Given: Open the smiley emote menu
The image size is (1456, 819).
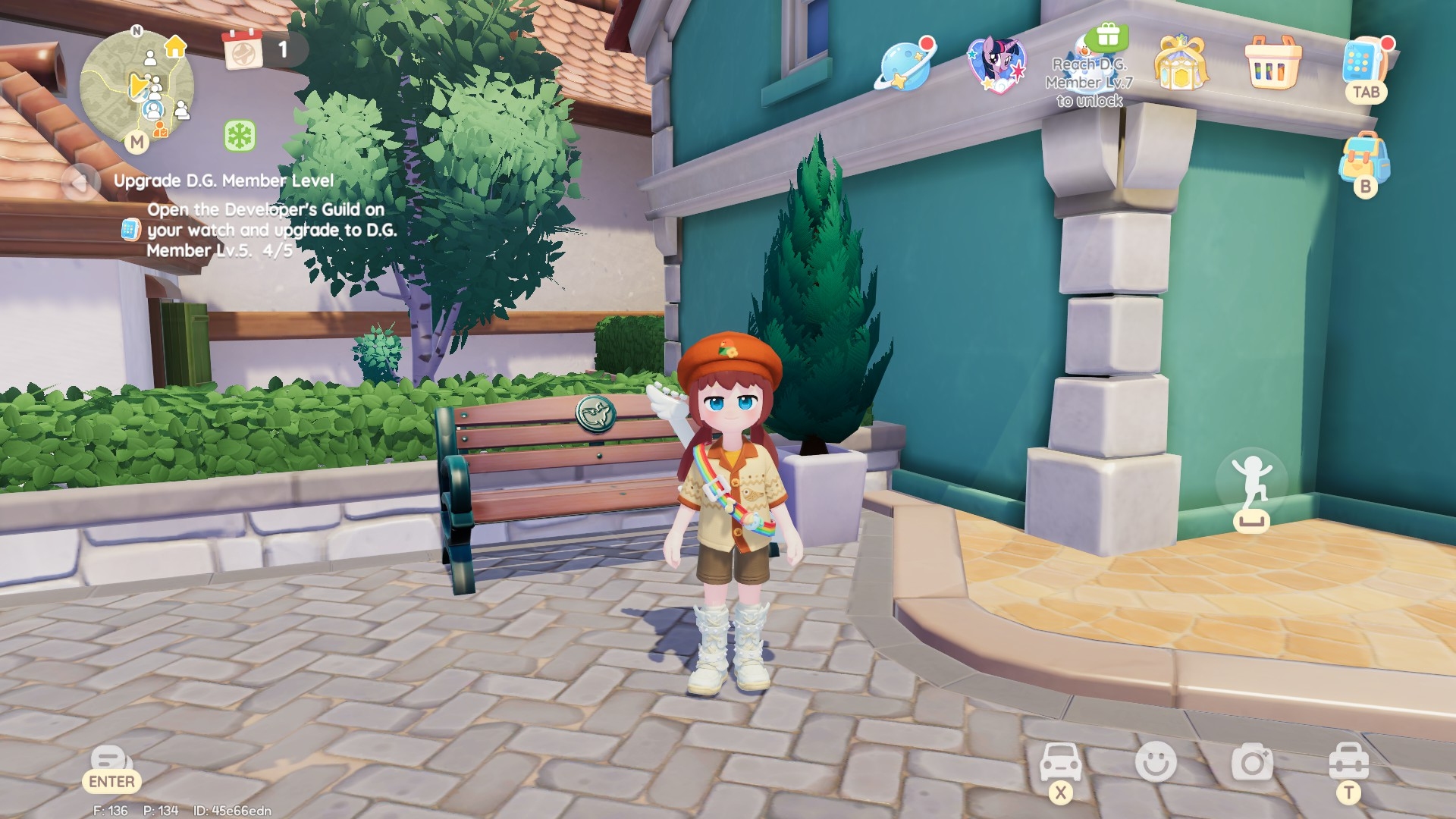Looking at the screenshot, I should tap(1156, 761).
